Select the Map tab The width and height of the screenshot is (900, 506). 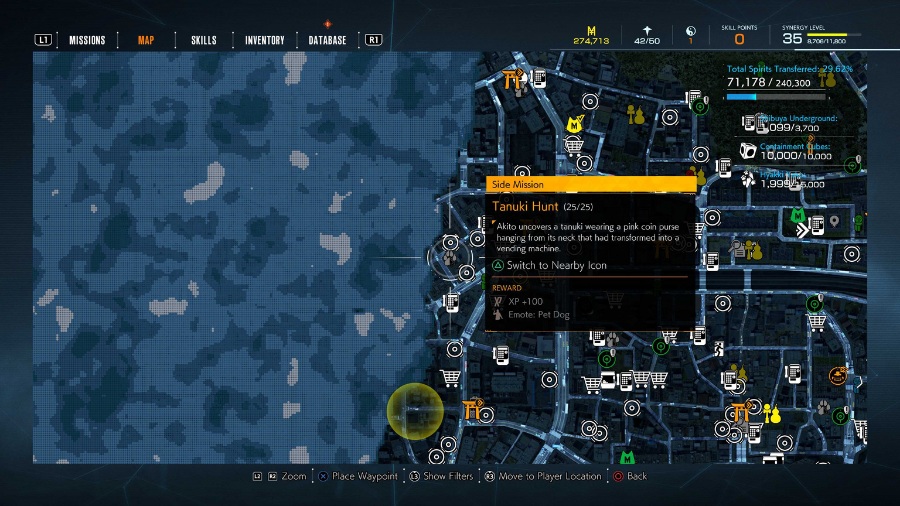click(146, 40)
